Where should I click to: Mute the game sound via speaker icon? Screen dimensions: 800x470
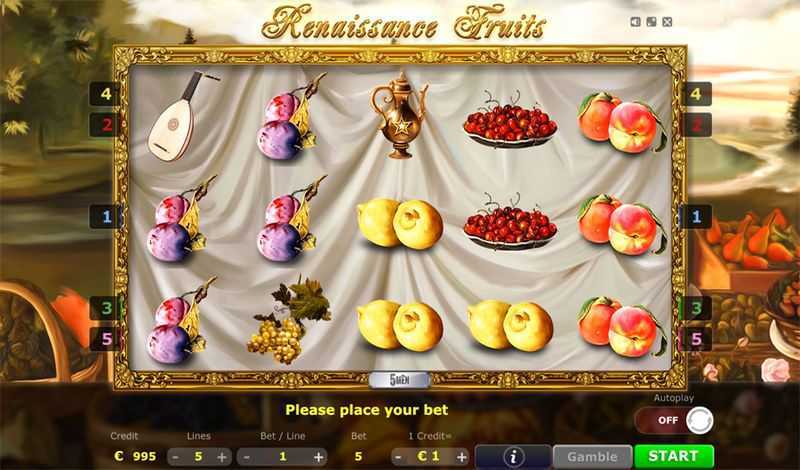click(636, 21)
